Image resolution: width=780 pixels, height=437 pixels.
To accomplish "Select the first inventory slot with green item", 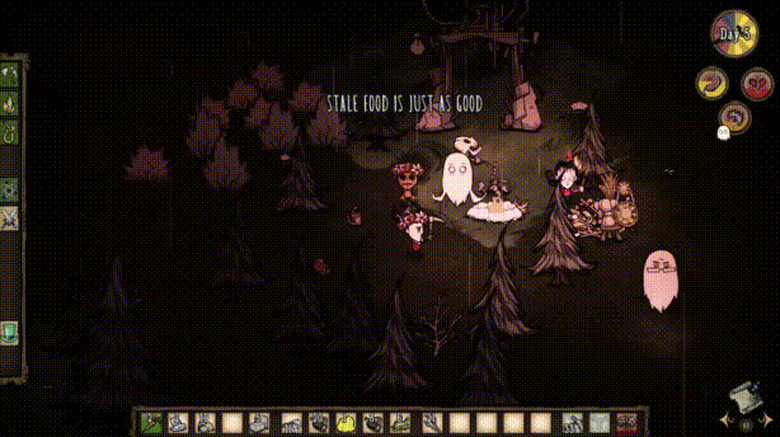I will coord(151,423).
